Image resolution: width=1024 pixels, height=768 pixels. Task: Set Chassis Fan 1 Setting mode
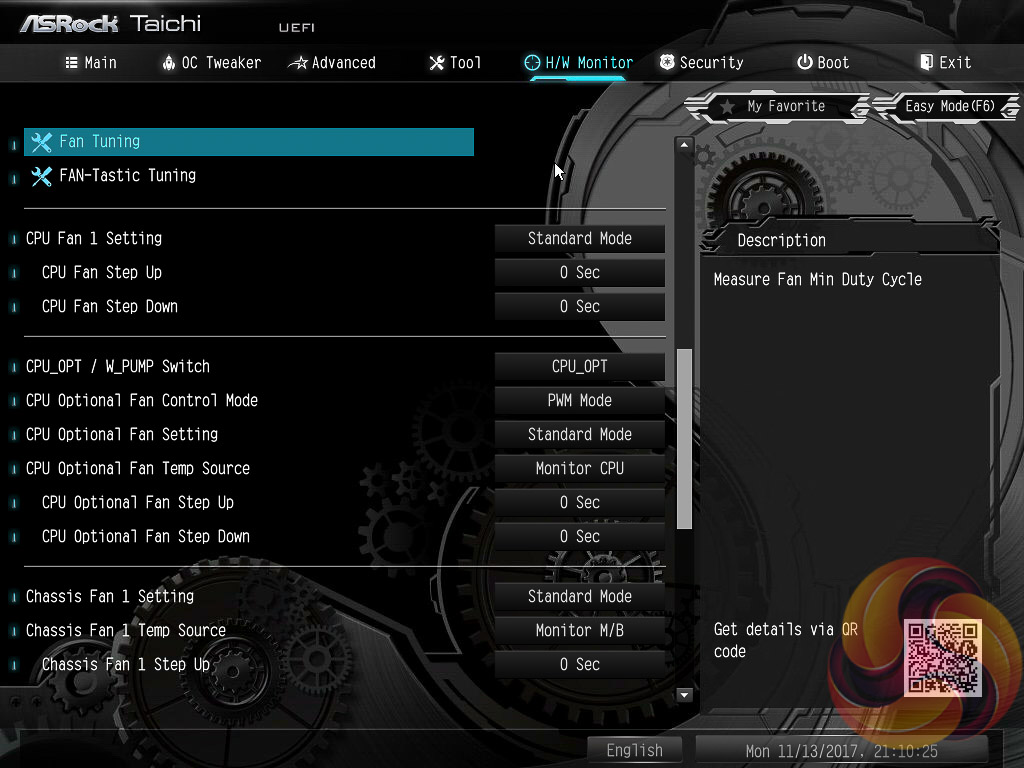tap(580, 597)
